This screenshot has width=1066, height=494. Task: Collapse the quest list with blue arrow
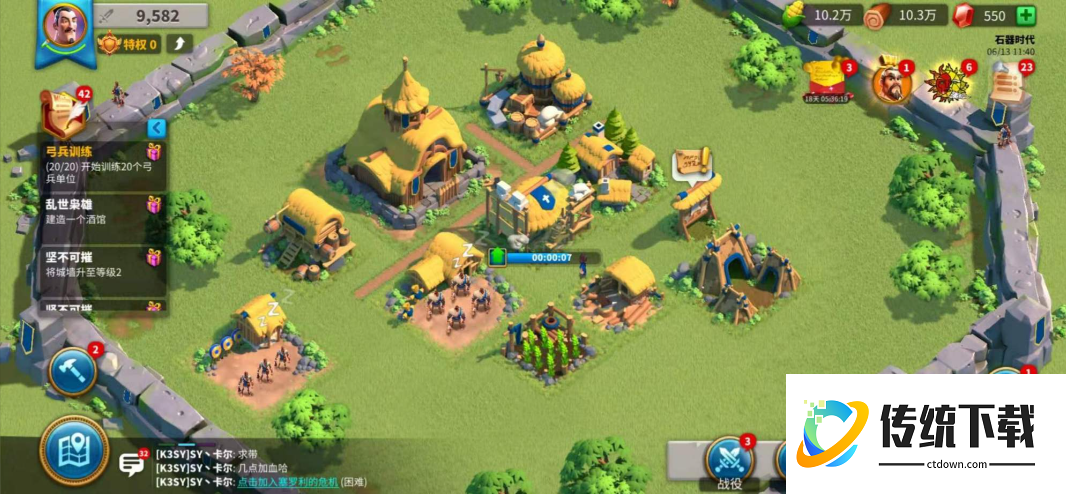[x=155, y=128]
